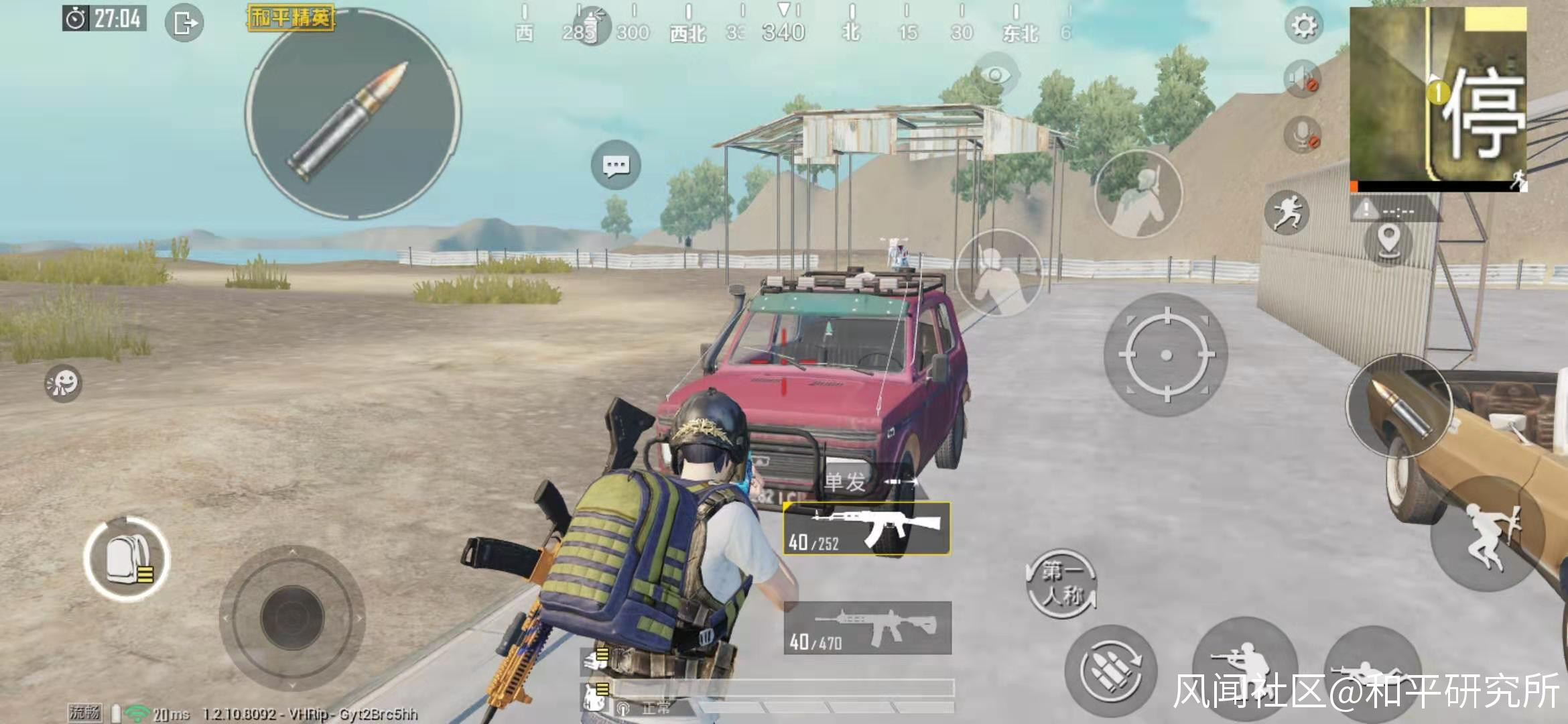The width and height of the screenshot is (1568, 724).
Task: Open the settings gear menu
Action: point(1303,26)
